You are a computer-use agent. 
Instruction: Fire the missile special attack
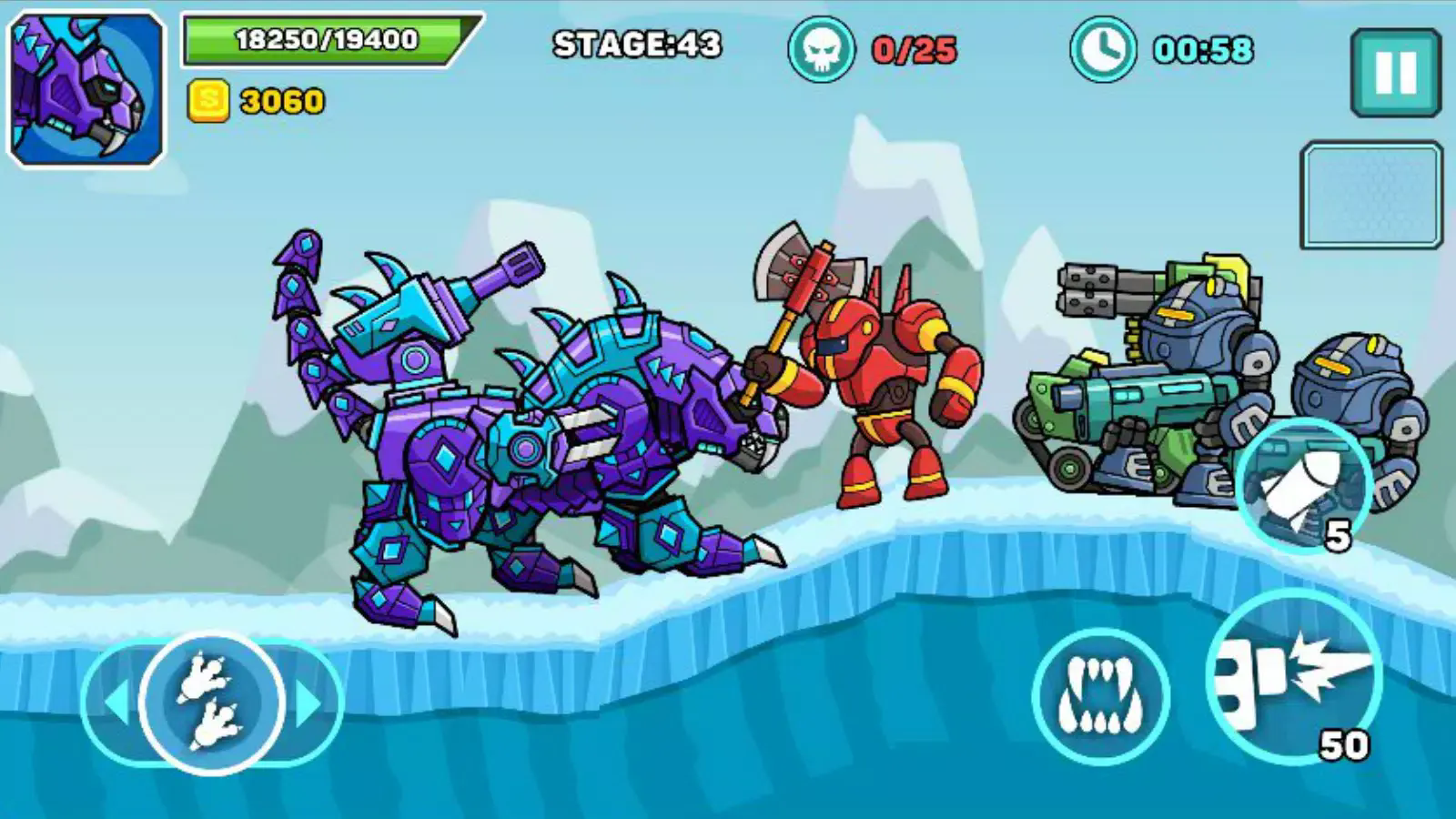1305,486
